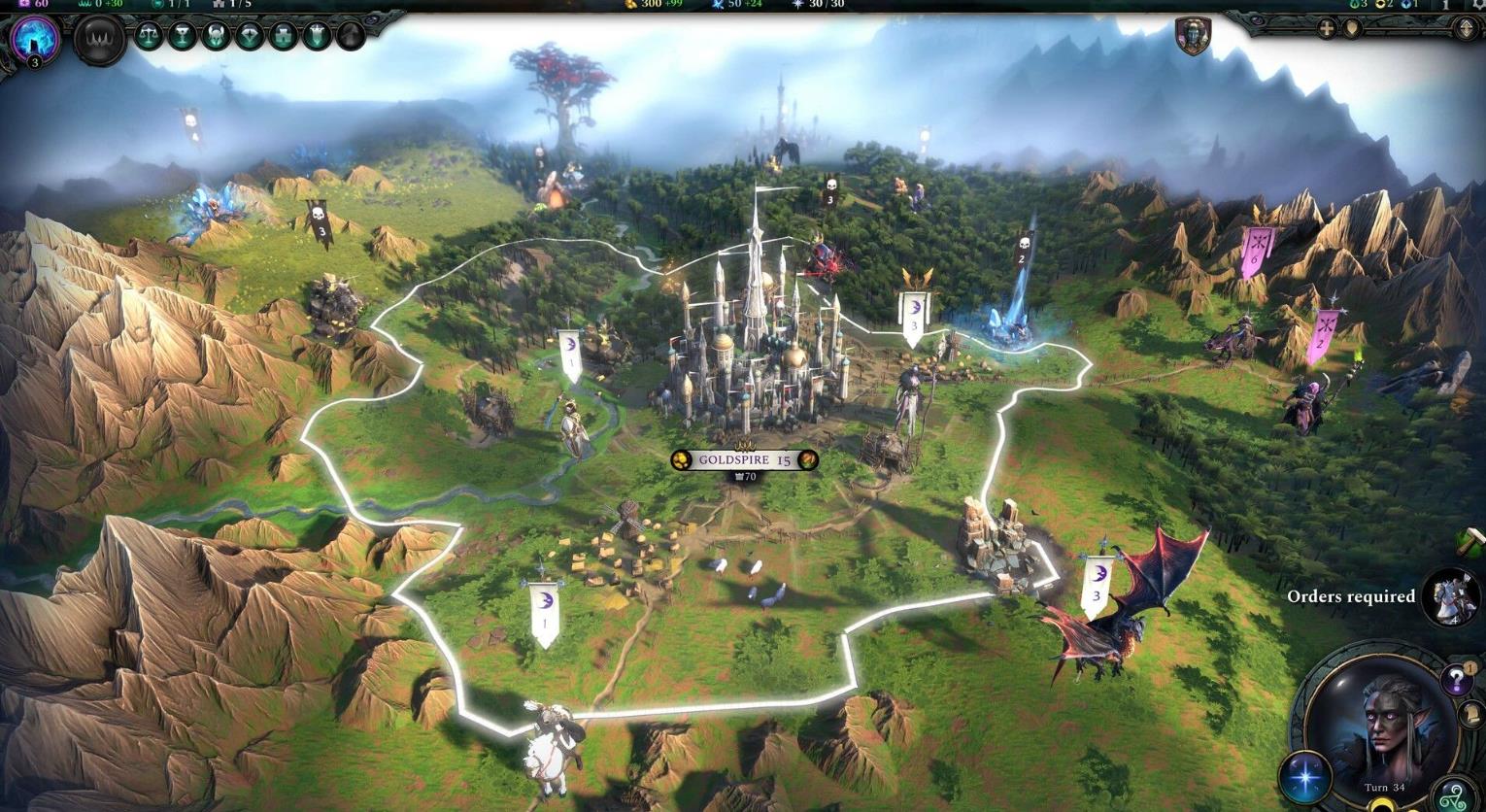1486x812 pixels.
Task: Open the diplomacy scales panel
Action: pos(150,36)
